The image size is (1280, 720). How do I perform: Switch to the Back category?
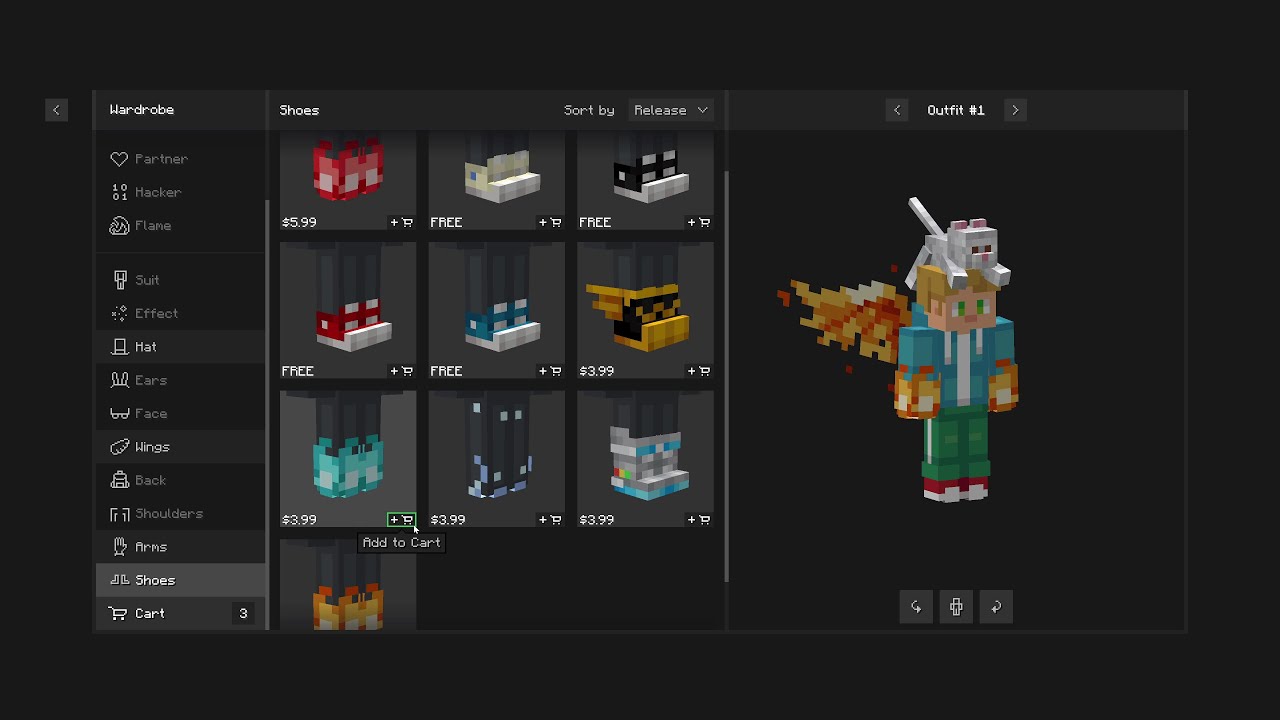pos(150,480)
